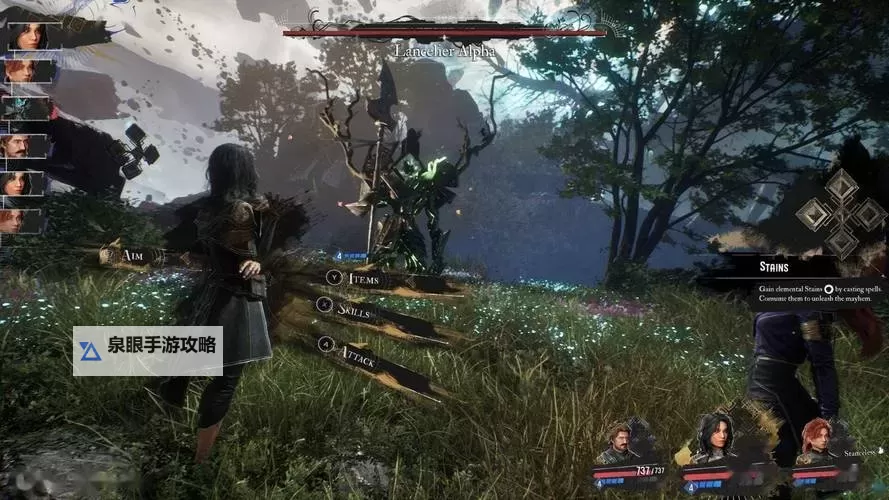The width and height of the screenshot is (889, 500).
Task: Click the mustached man's turn order portrait
Action: 26,146
